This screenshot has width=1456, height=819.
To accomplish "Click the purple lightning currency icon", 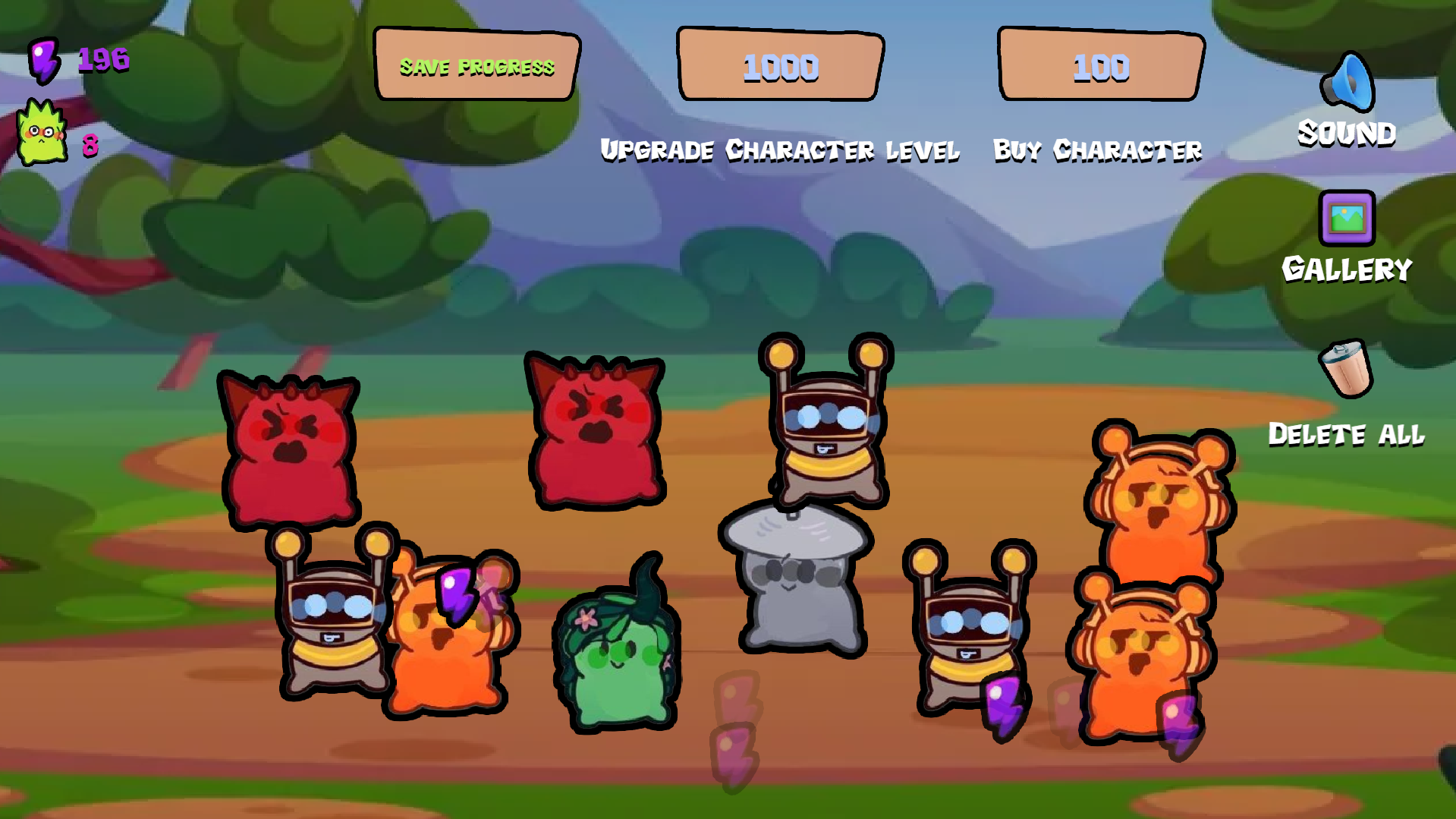I will pos(43,62).
